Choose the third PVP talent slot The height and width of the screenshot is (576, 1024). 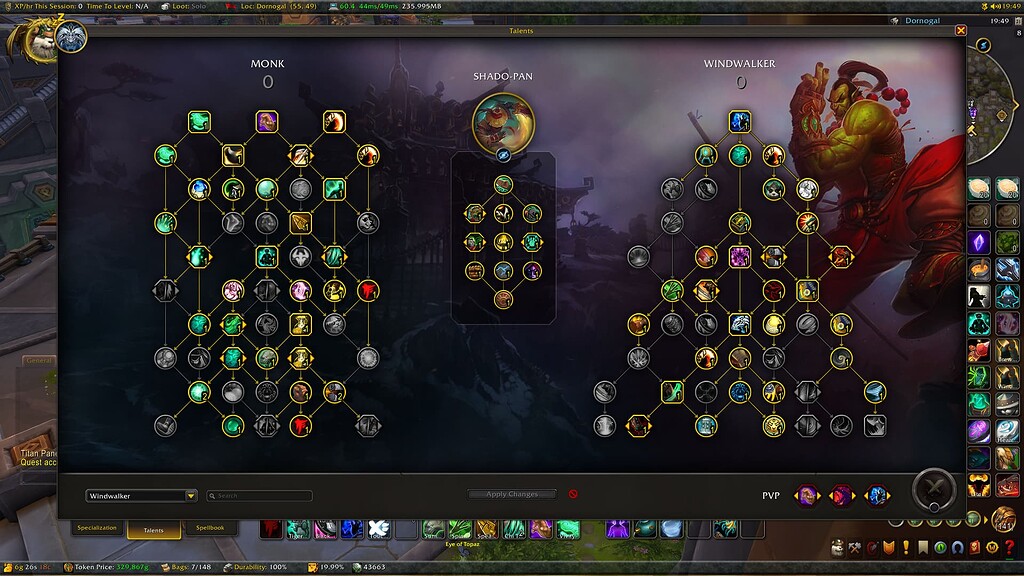(877, 495)
